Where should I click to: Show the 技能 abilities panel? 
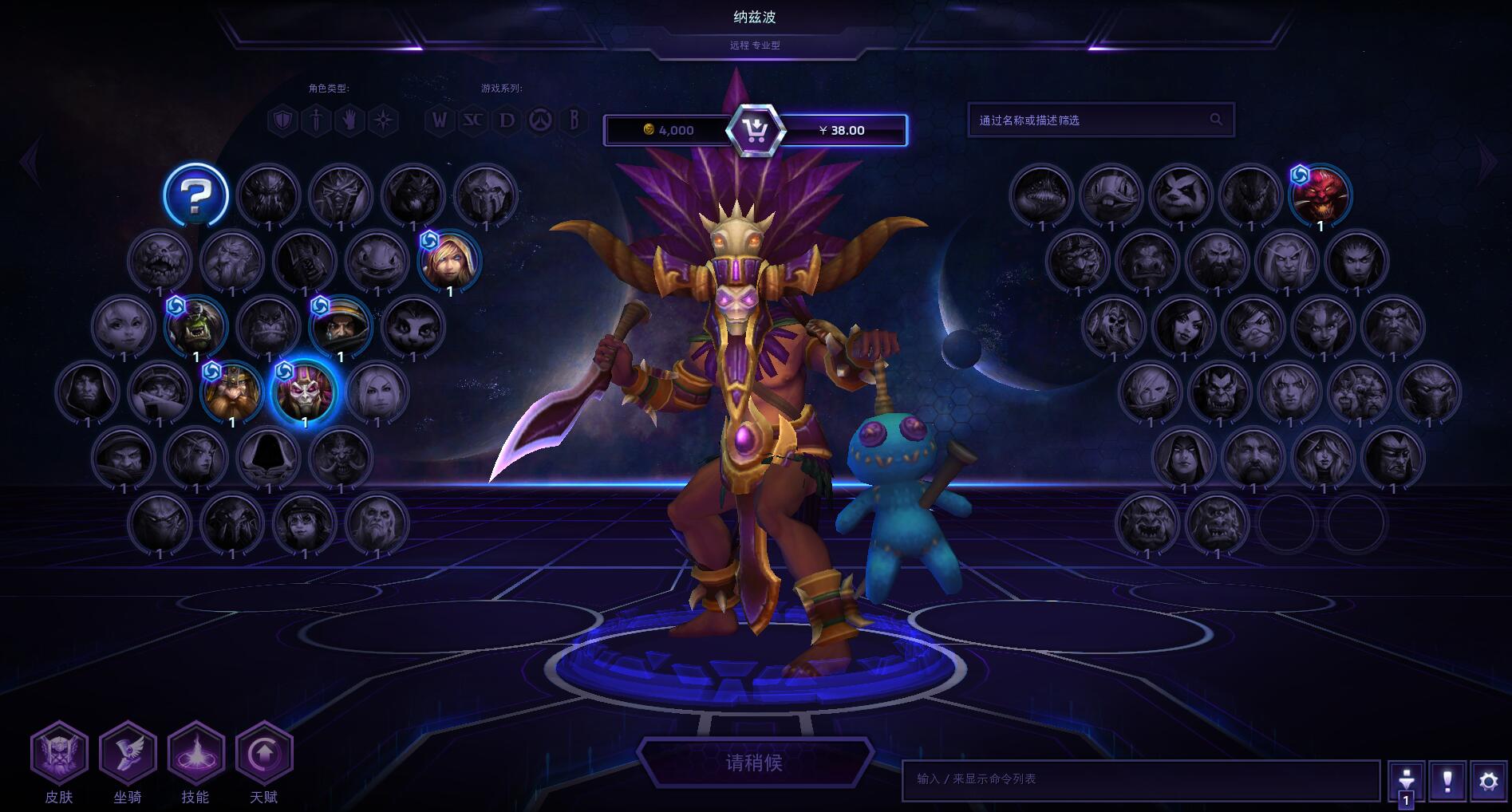pos(195,755)
